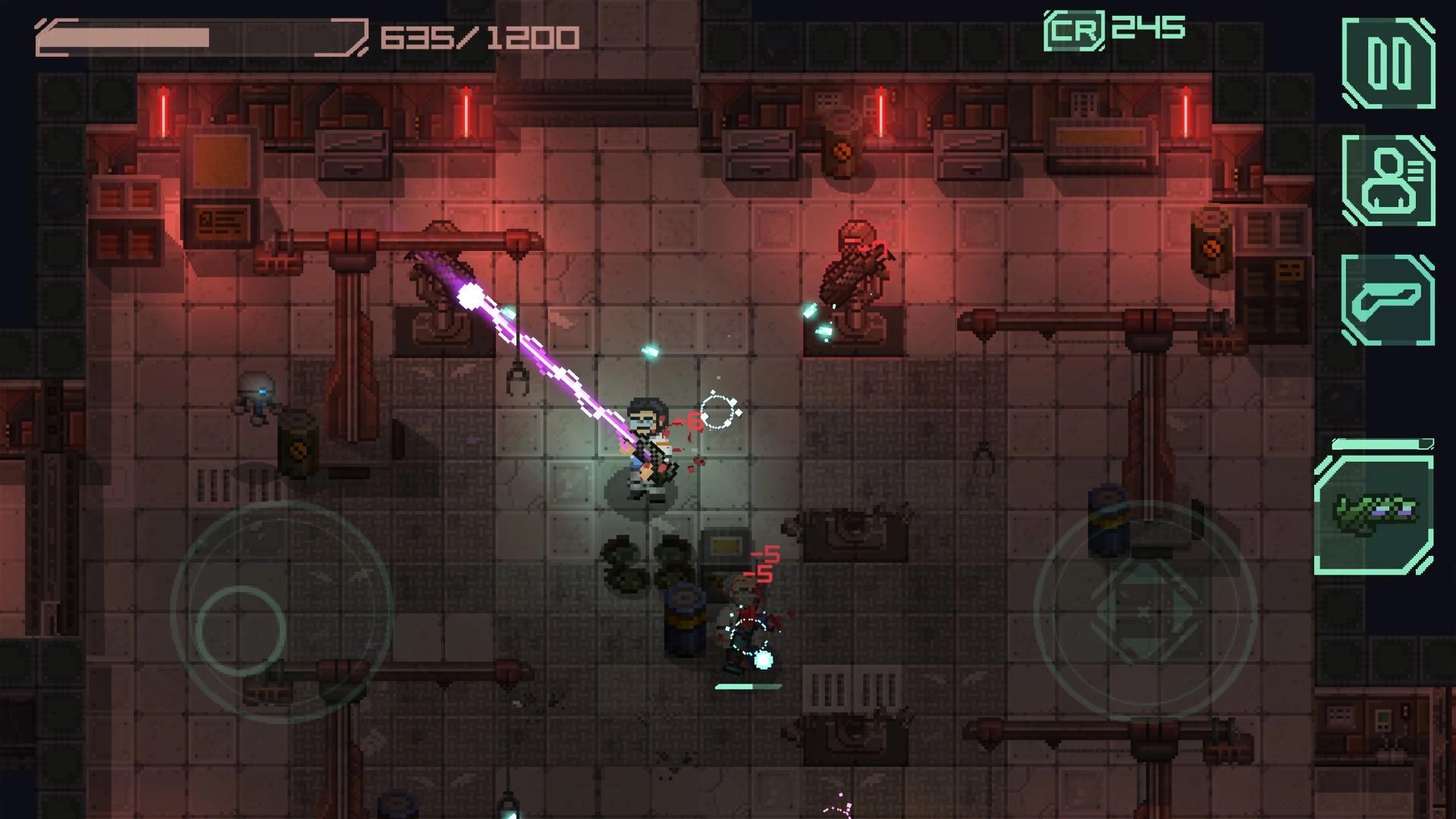Tap the right aim and fire joystick
This screenshot has height=819, width=1456.
click(x=1144, y=611)
